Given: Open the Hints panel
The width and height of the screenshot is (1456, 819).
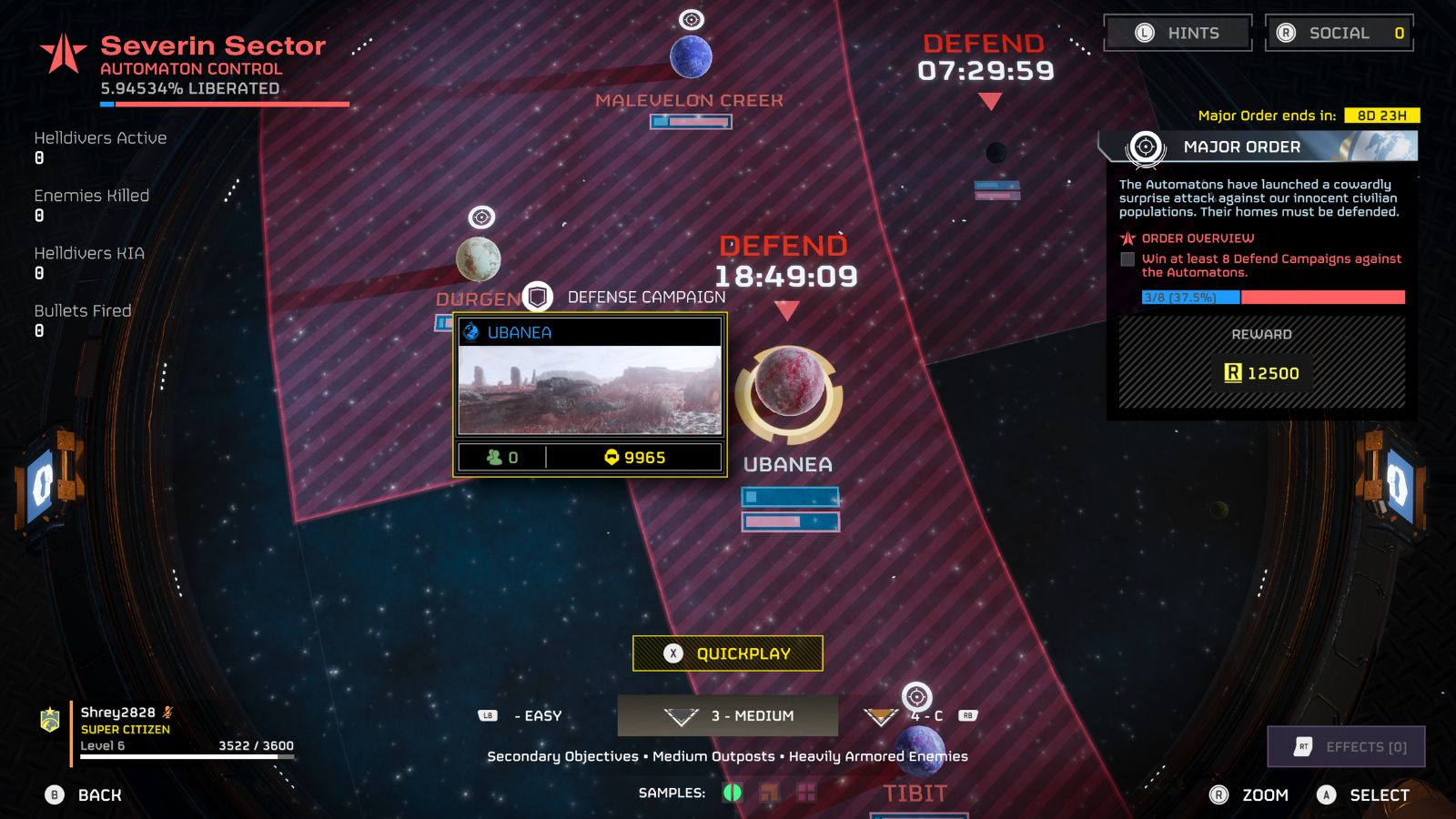Looking at the screenshot, I should (1177, 33).
